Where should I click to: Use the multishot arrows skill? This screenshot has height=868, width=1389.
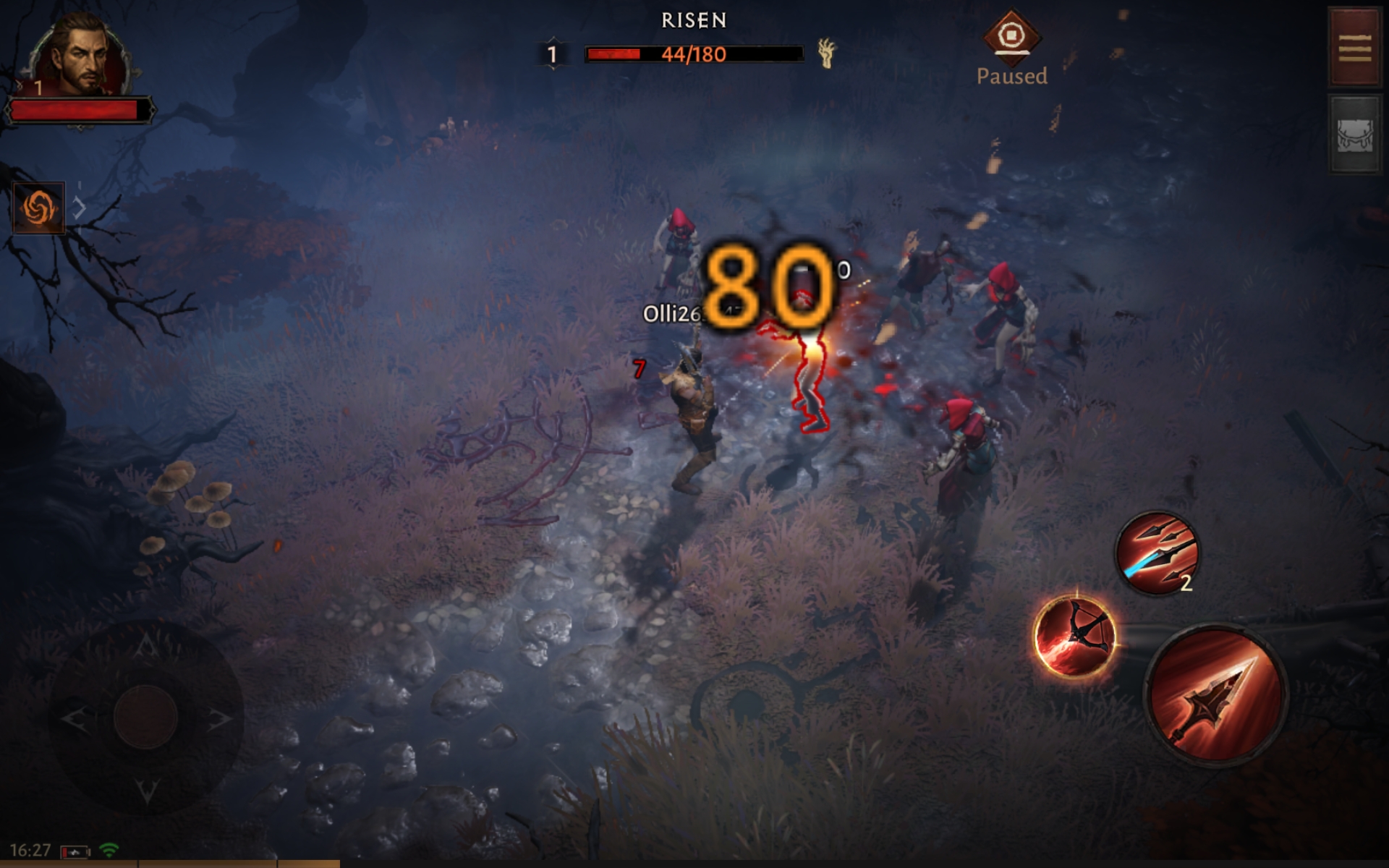[1156, 554]
